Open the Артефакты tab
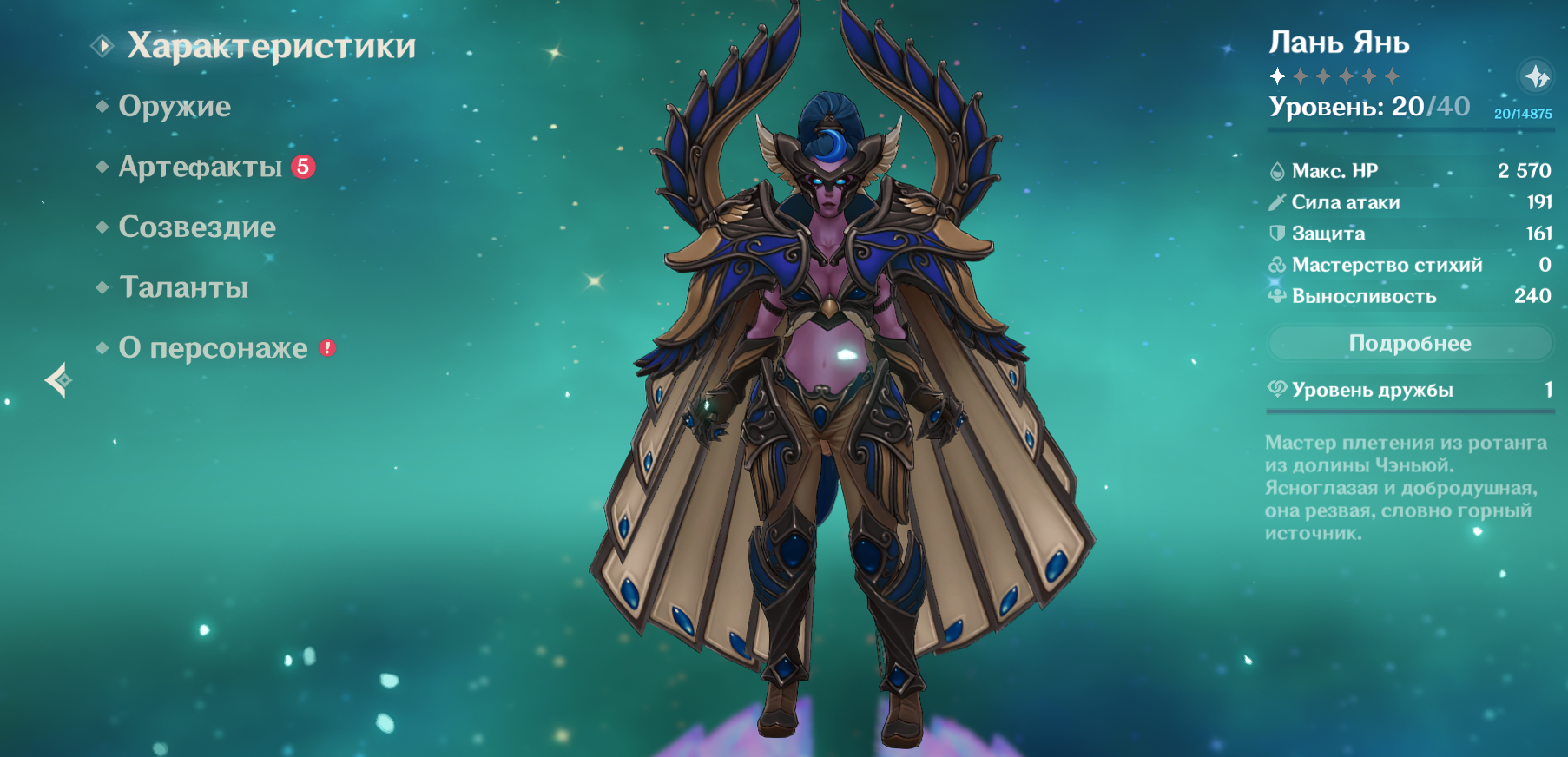This screenshot has height=757, width=1568. coord(201,167)
